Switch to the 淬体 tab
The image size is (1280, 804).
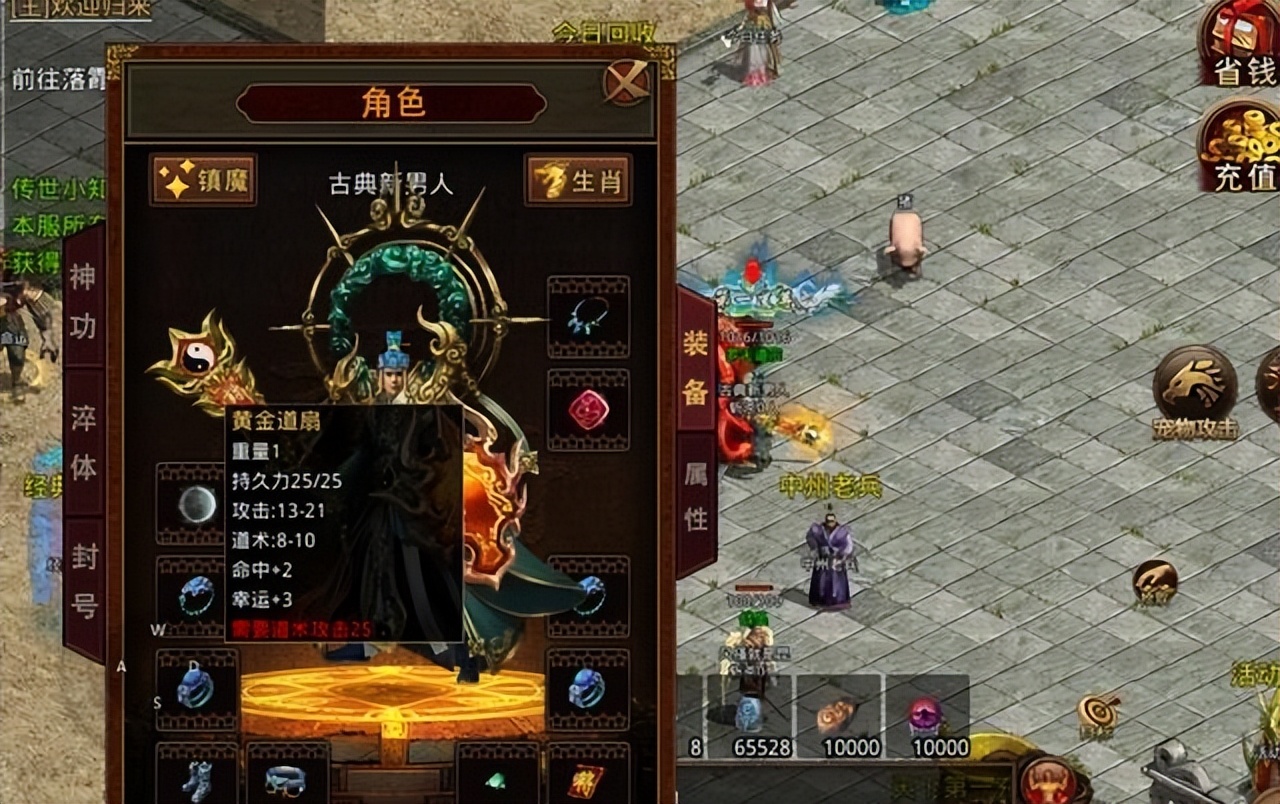pos(84,442)
